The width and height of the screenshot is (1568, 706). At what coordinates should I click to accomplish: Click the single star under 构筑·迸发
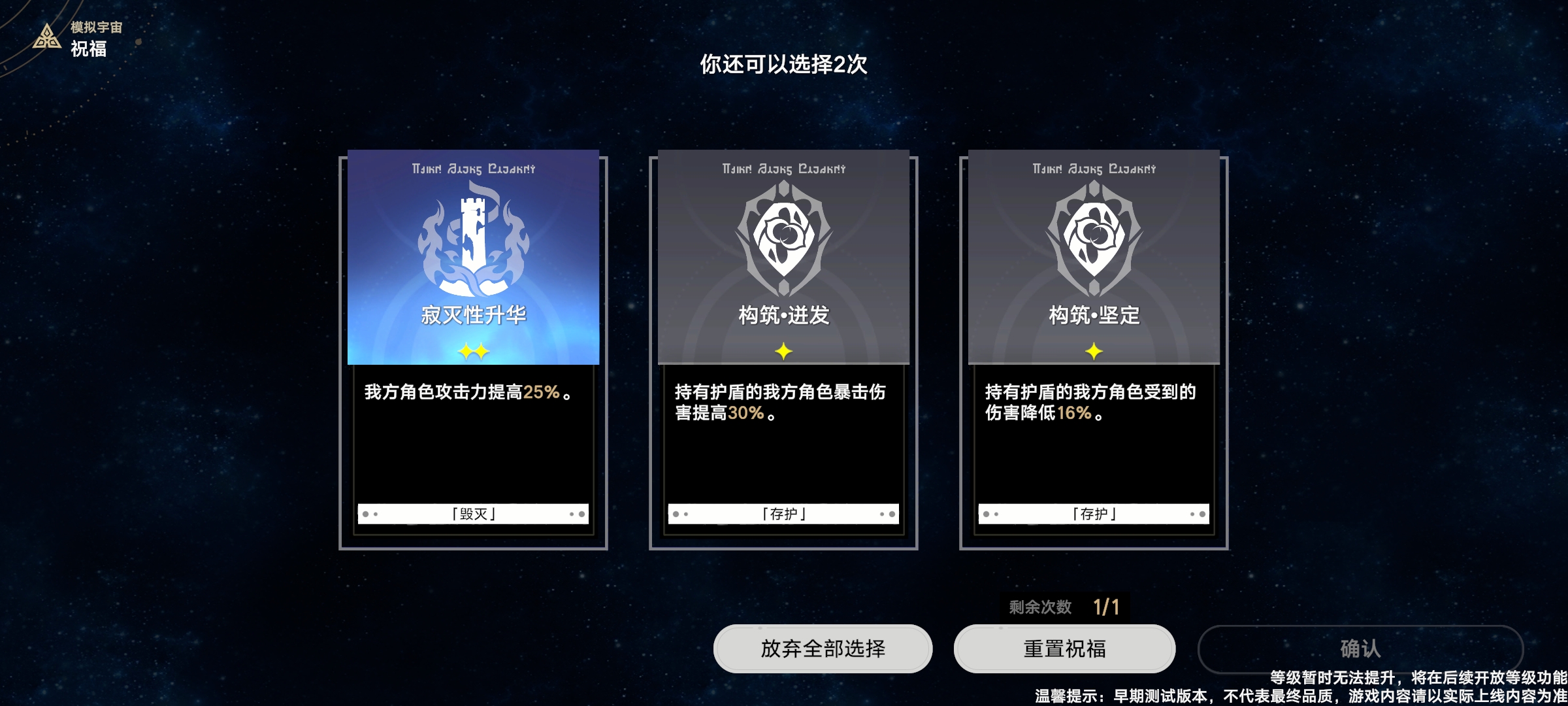(783, 350)
